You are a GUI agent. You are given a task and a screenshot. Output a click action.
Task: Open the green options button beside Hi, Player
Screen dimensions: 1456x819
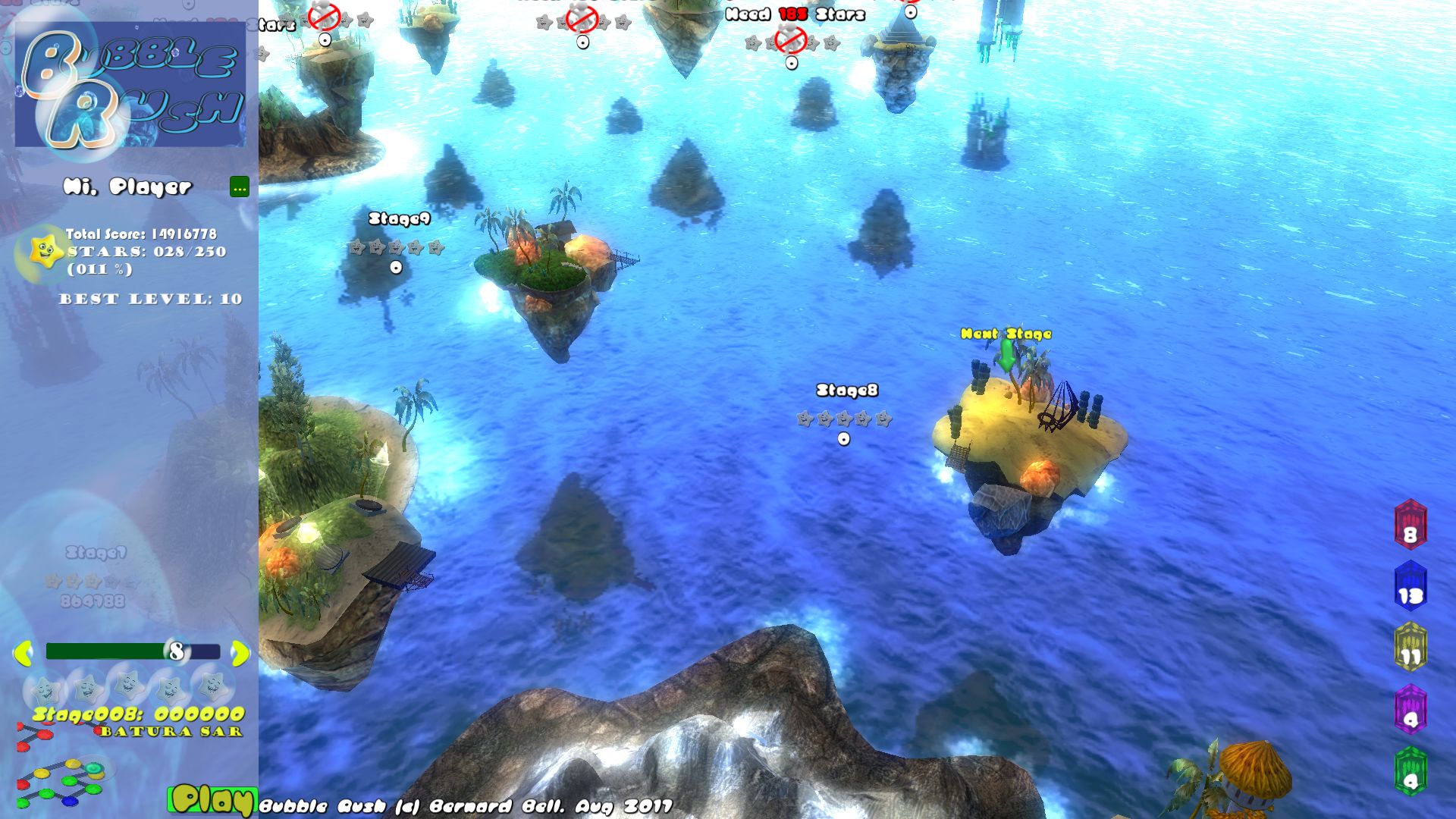tap(240, 187)
